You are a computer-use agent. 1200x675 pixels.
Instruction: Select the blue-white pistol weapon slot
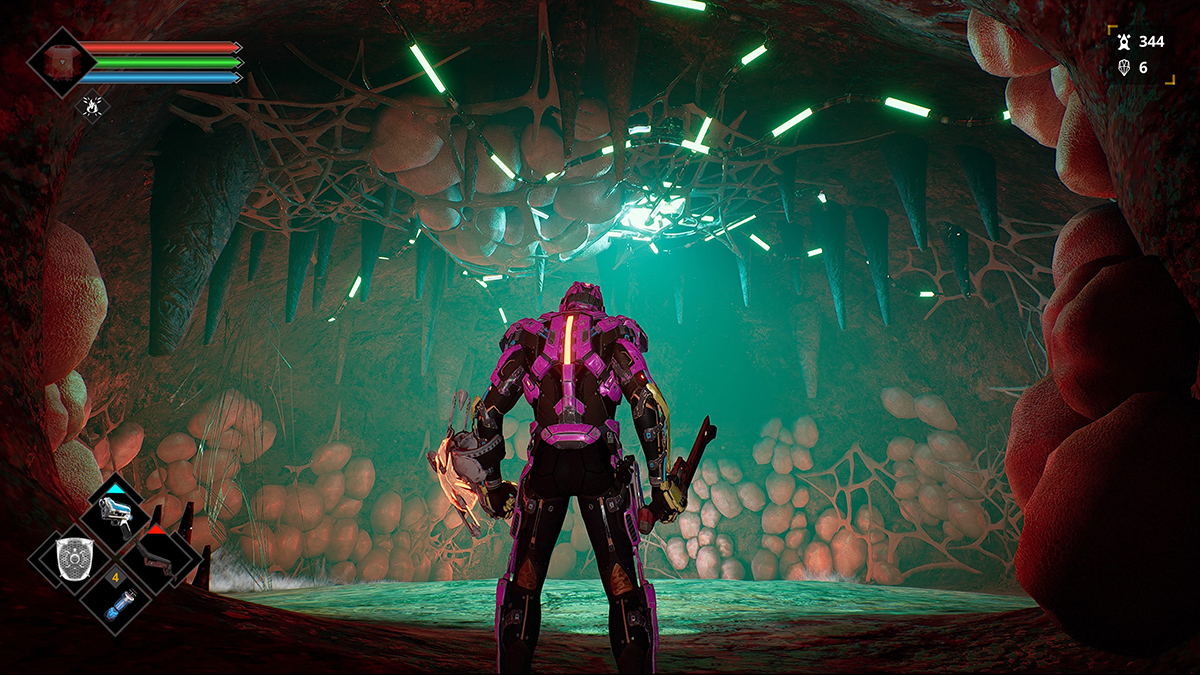115,511
